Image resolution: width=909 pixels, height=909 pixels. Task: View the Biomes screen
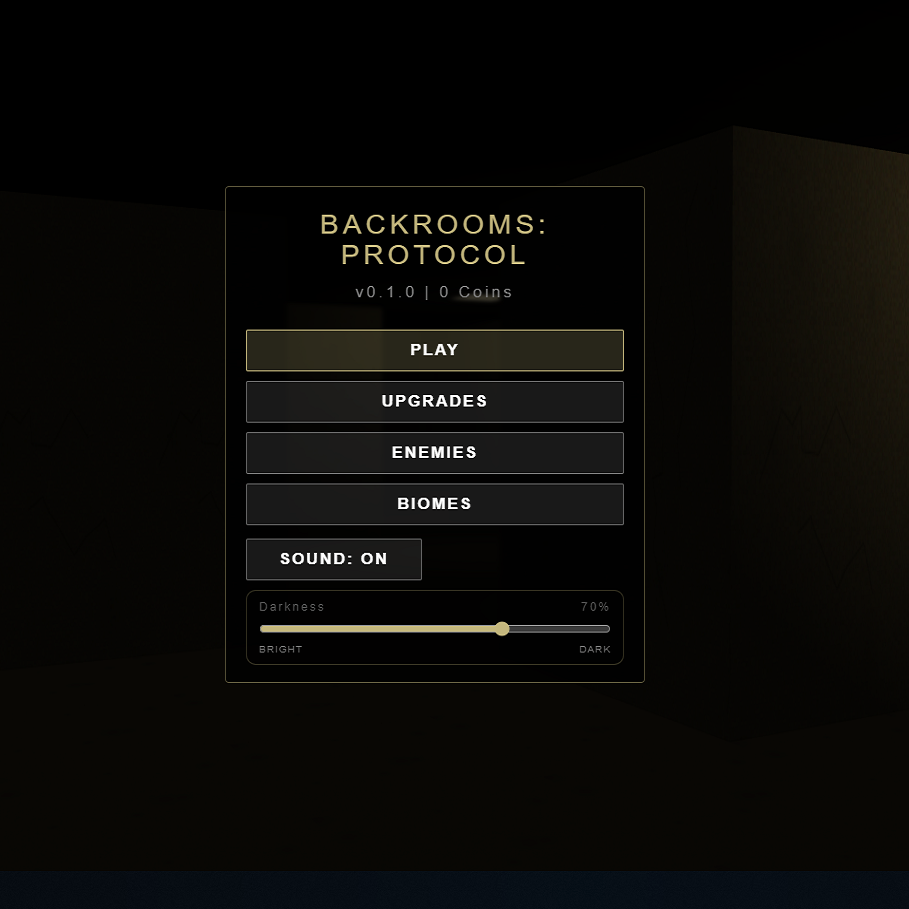click(434, 504)
